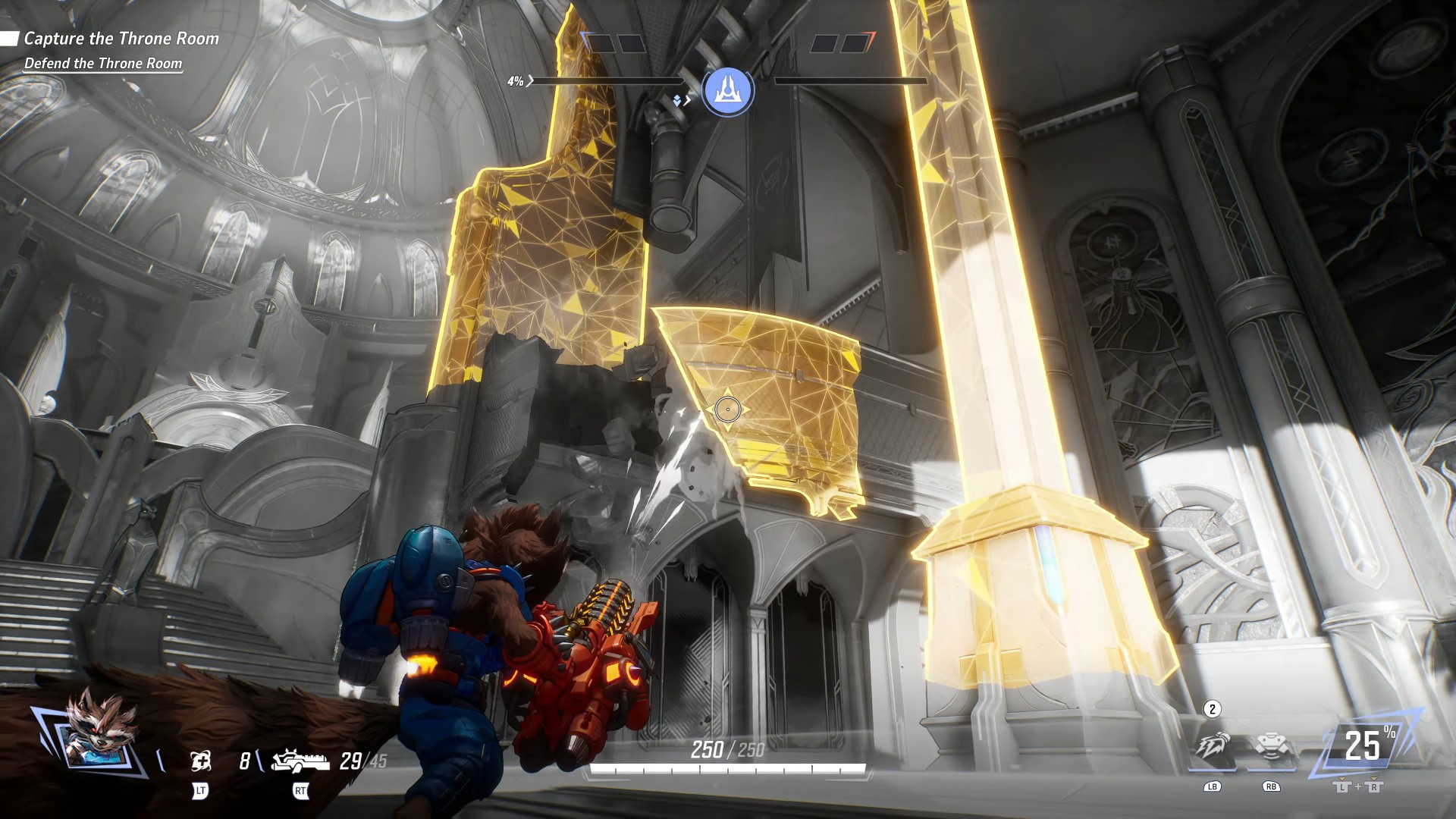Activate the healing repair mode icon

click(x=200, y=761)
